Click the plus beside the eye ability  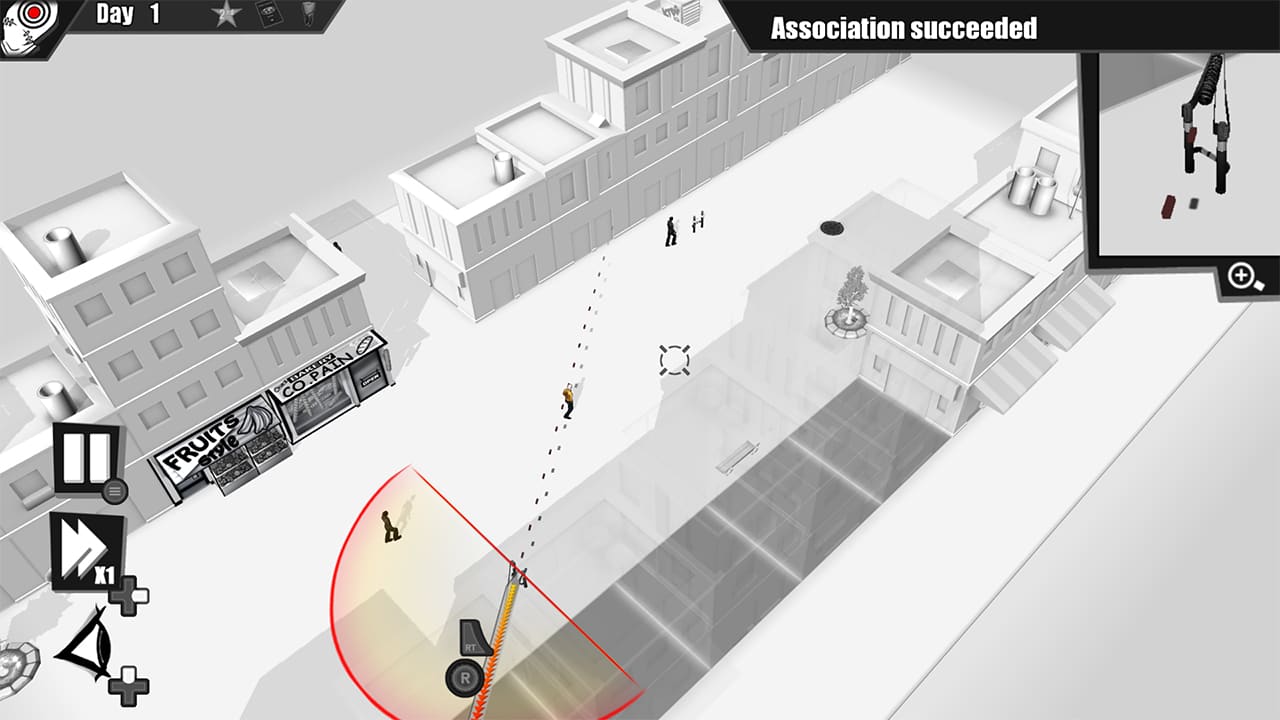click(x=128, y=686)
